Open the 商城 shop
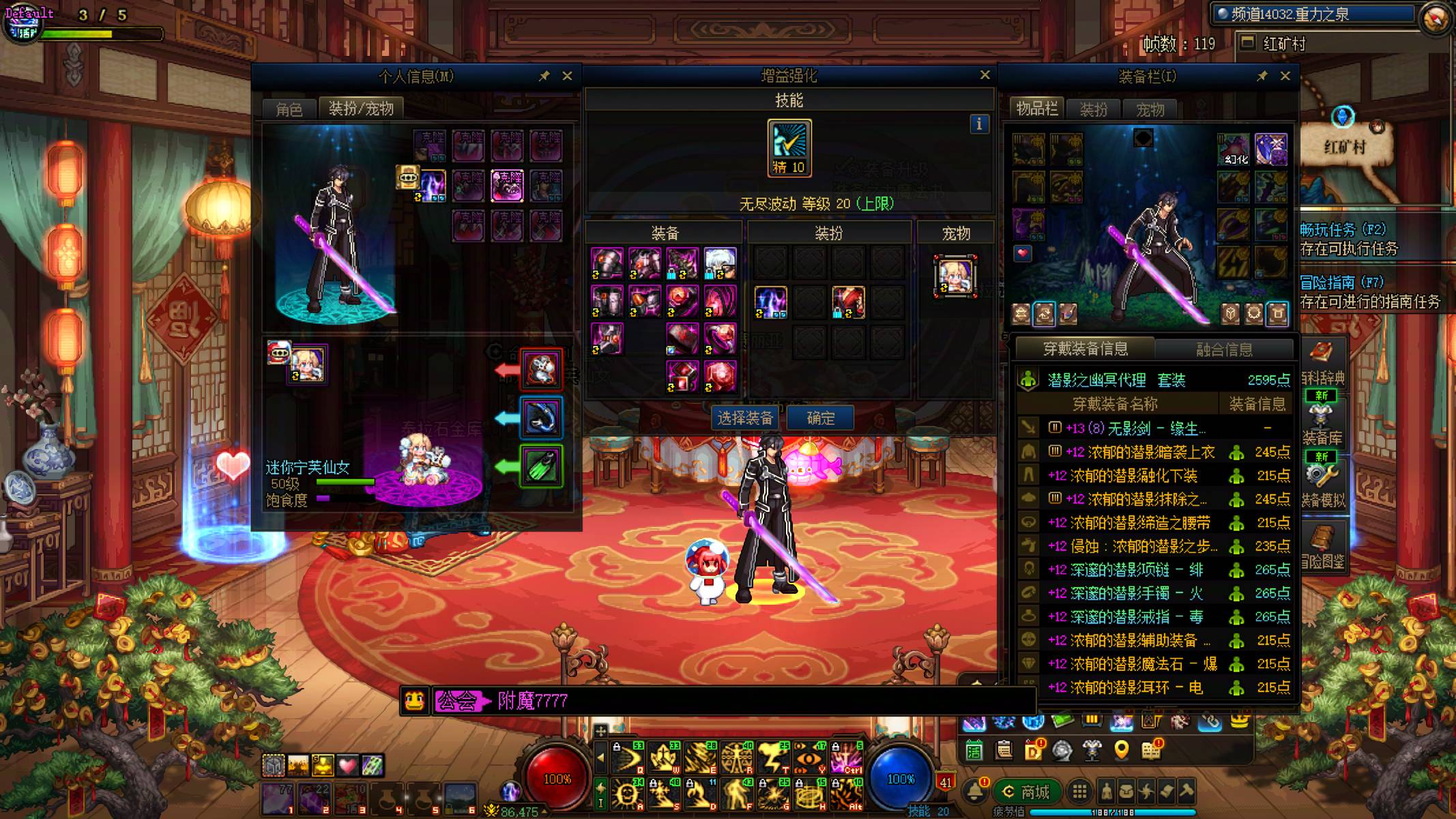Image resolution: width=1456 pixels, height=819 pixels. [1025, 792]
